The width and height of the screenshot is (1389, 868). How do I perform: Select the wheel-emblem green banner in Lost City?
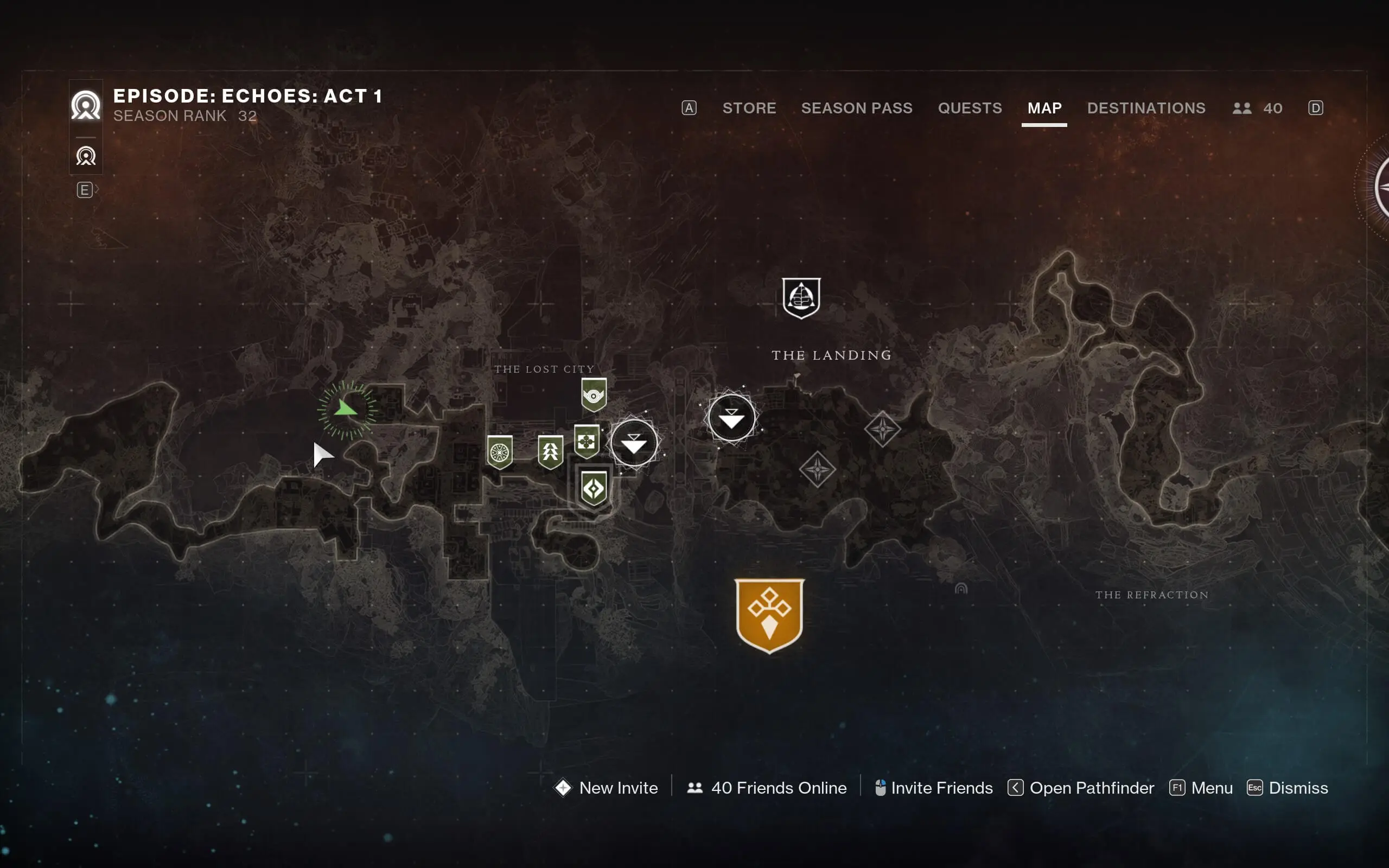pyautogui.click(x=500, y=451)
